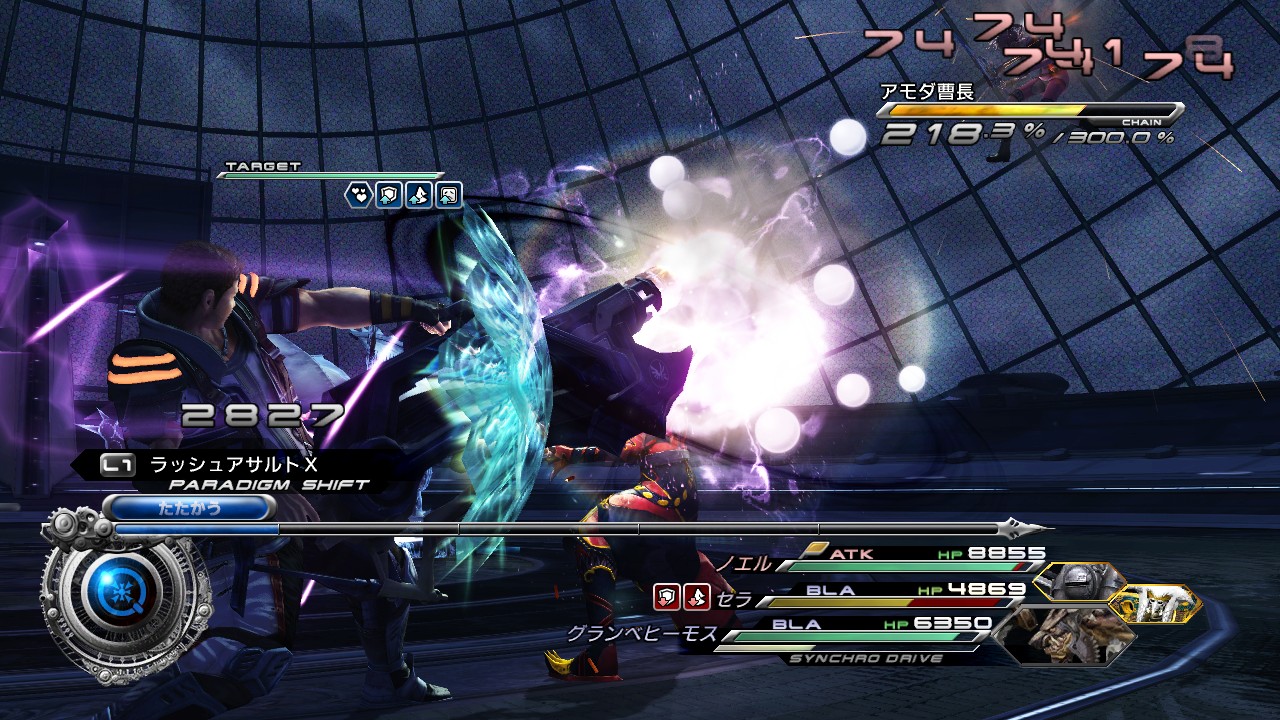Click the red shield debuff icon beside セラ

coord(666,597)
